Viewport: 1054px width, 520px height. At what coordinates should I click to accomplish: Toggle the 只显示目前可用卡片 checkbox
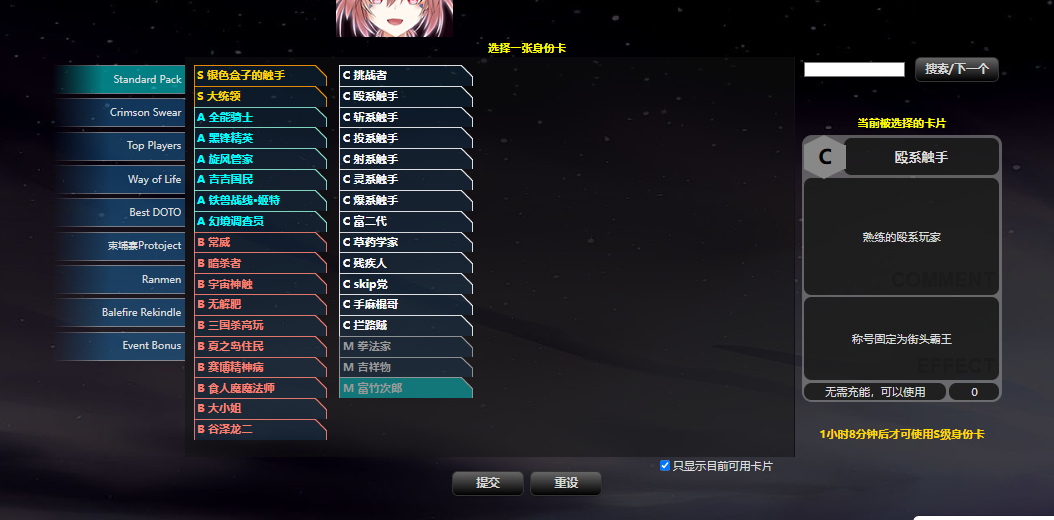665,465
